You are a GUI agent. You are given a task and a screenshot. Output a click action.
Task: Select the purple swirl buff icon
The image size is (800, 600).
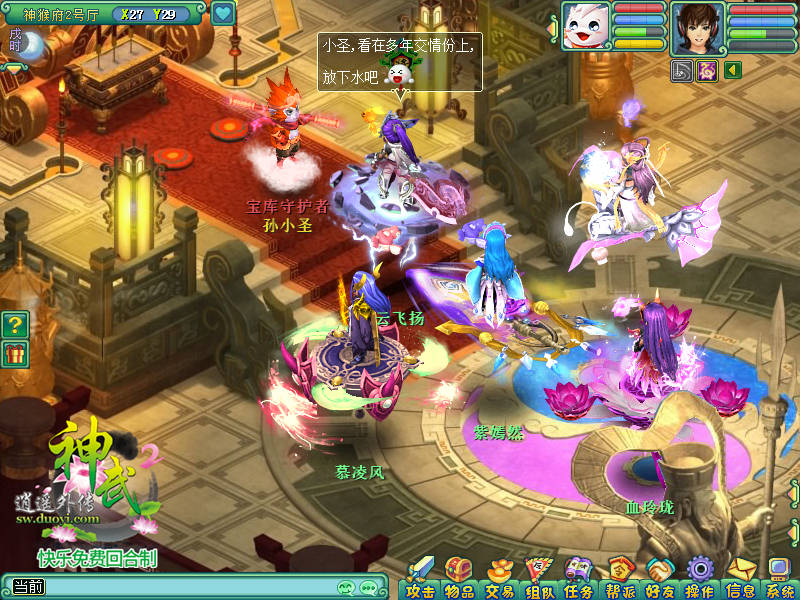click(x=707, y=70)
